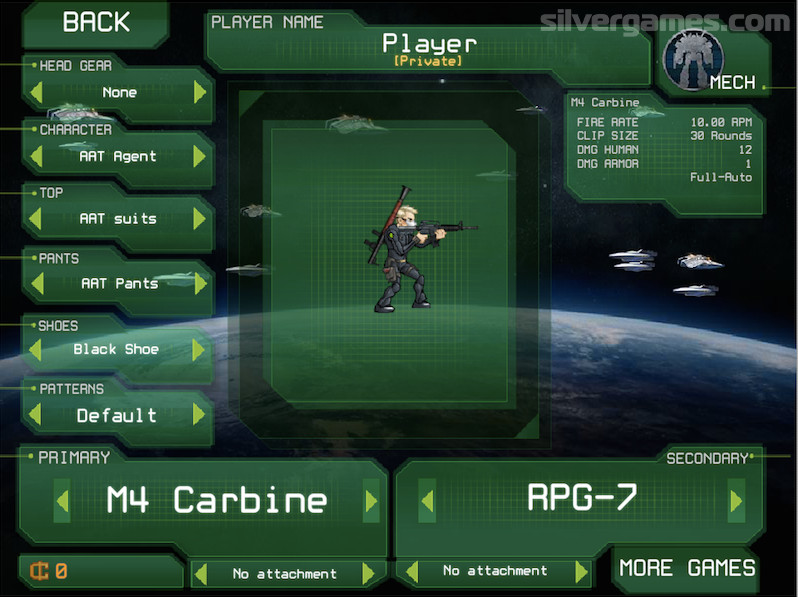Edit the player name field

[x=429, y=45]
